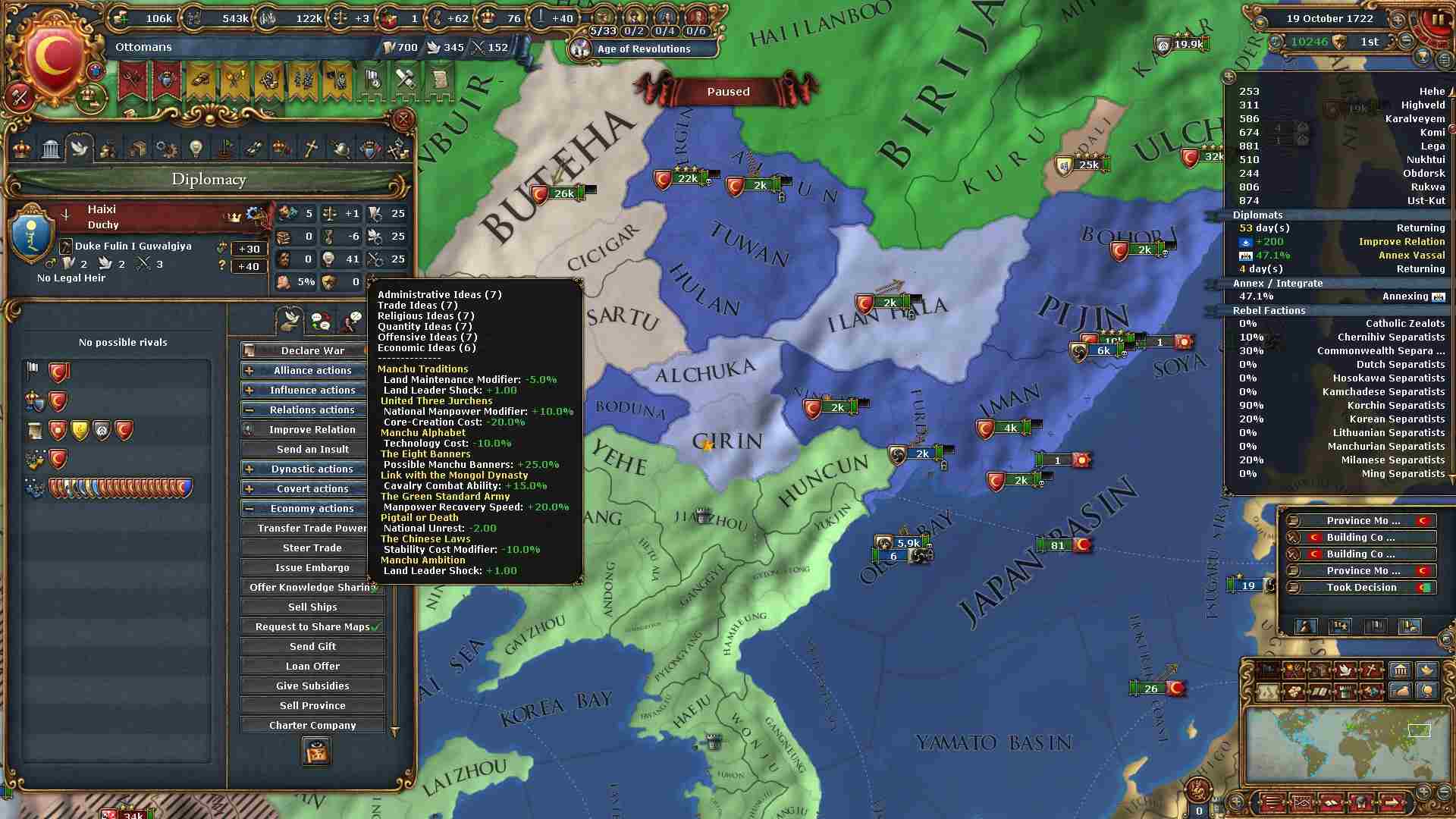The width and height of the screenshot is (1456, 819).
Task: Issue Embargo against Haixi
Action: (x=312, y=567)
